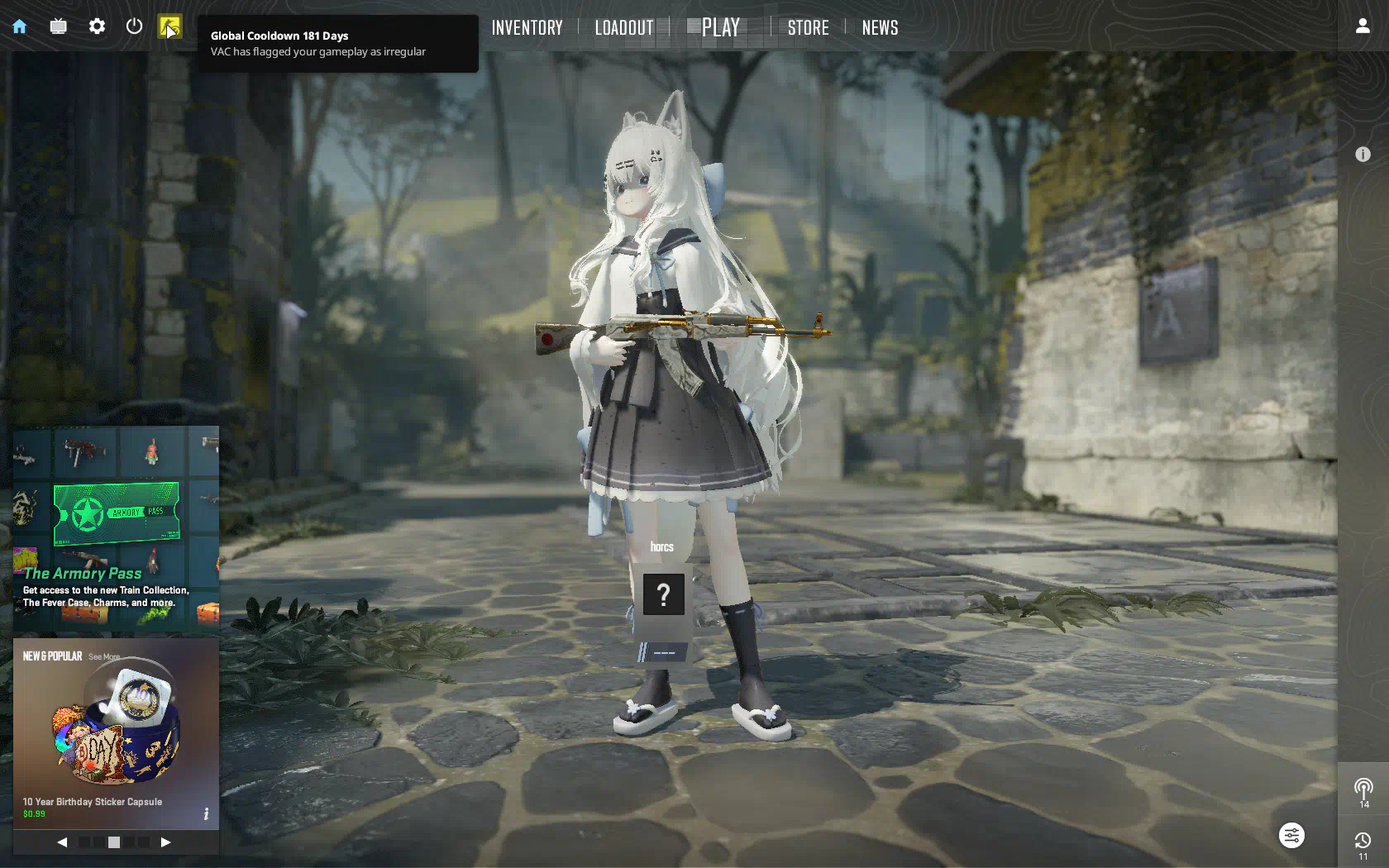Switch to the Loadout tab
The image size is (1389, 868).
624,28
